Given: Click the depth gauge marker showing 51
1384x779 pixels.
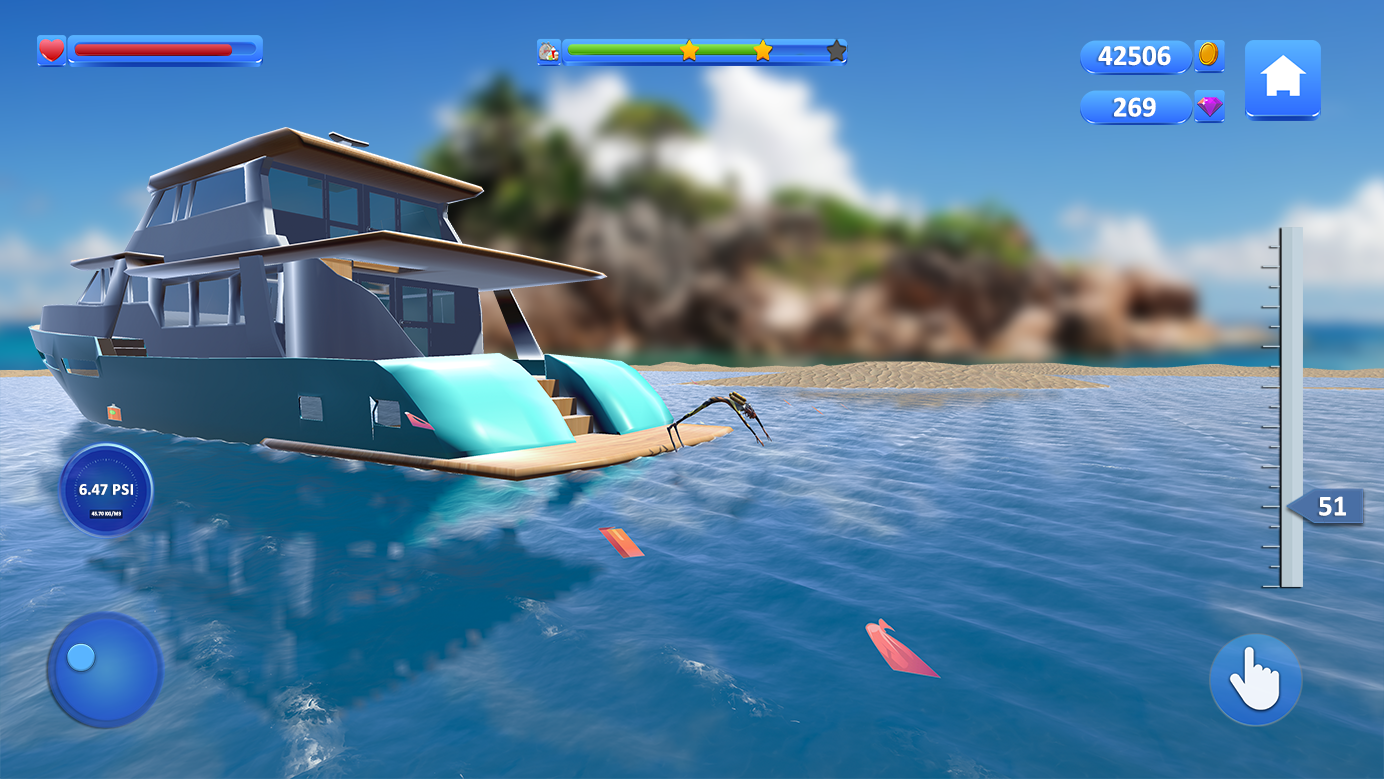Looking at the screenshot, I should (x=1327, y=507).
